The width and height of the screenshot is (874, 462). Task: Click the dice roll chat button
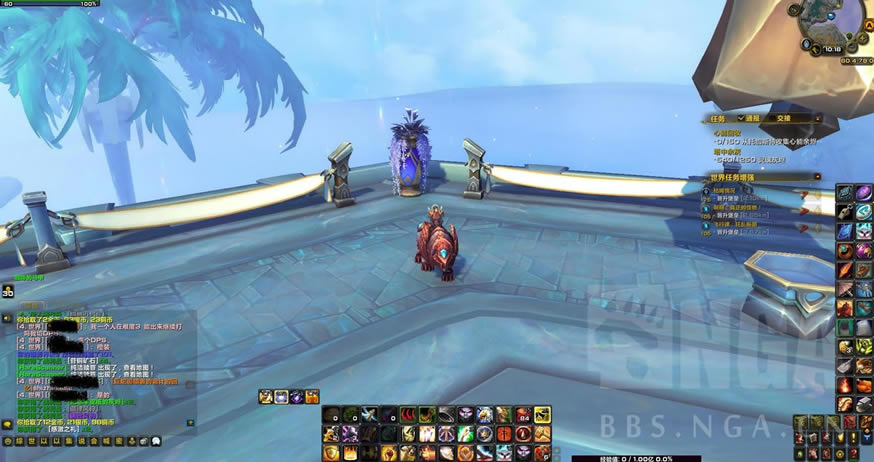click(144, 440)
